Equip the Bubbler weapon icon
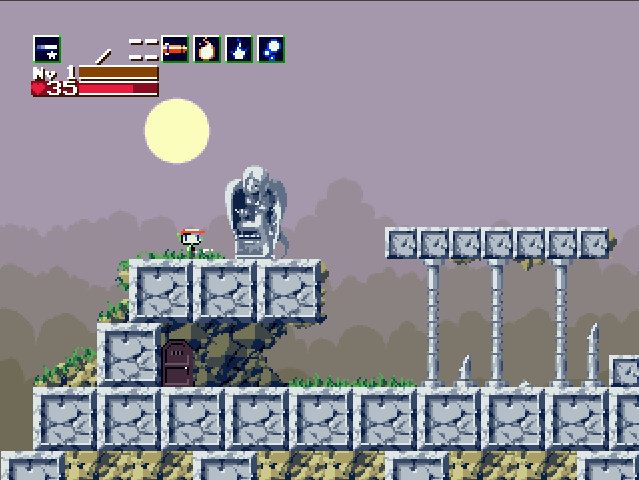Viewport: 639px width, 480px height. point(271,48)
